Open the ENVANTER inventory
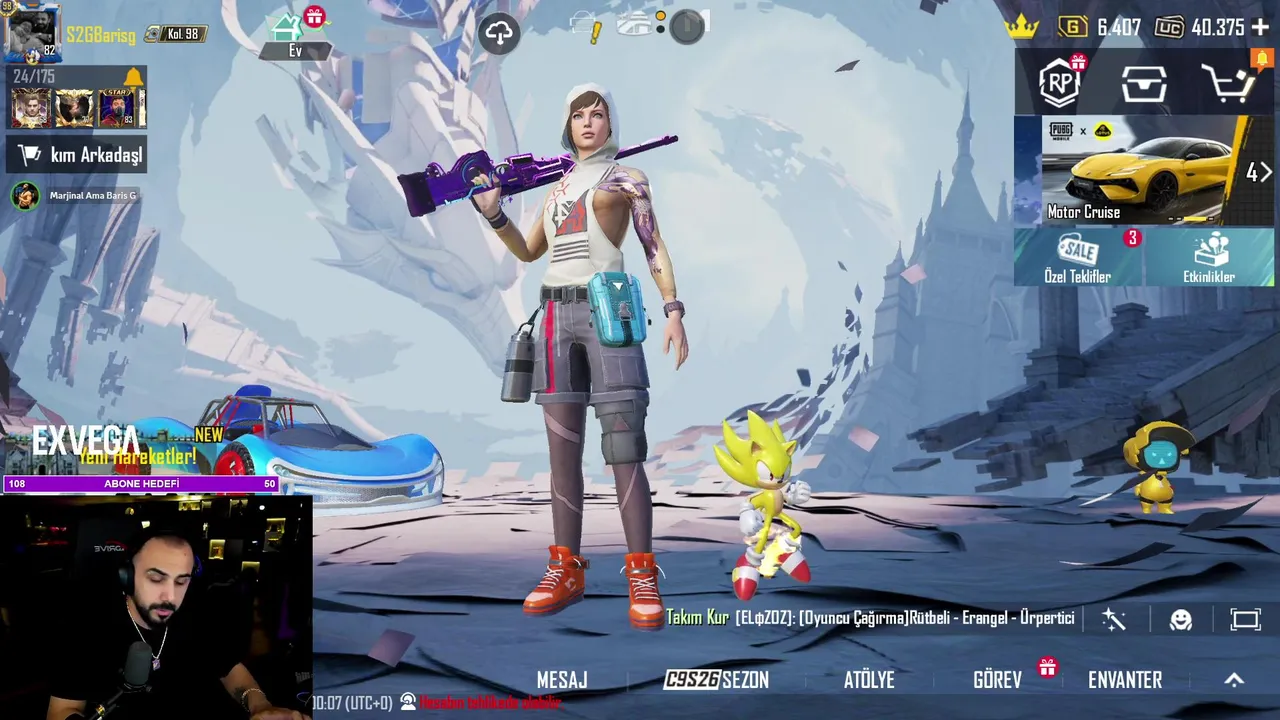Viewport: 1280px width, 720px height. [x=1125, y=680]
